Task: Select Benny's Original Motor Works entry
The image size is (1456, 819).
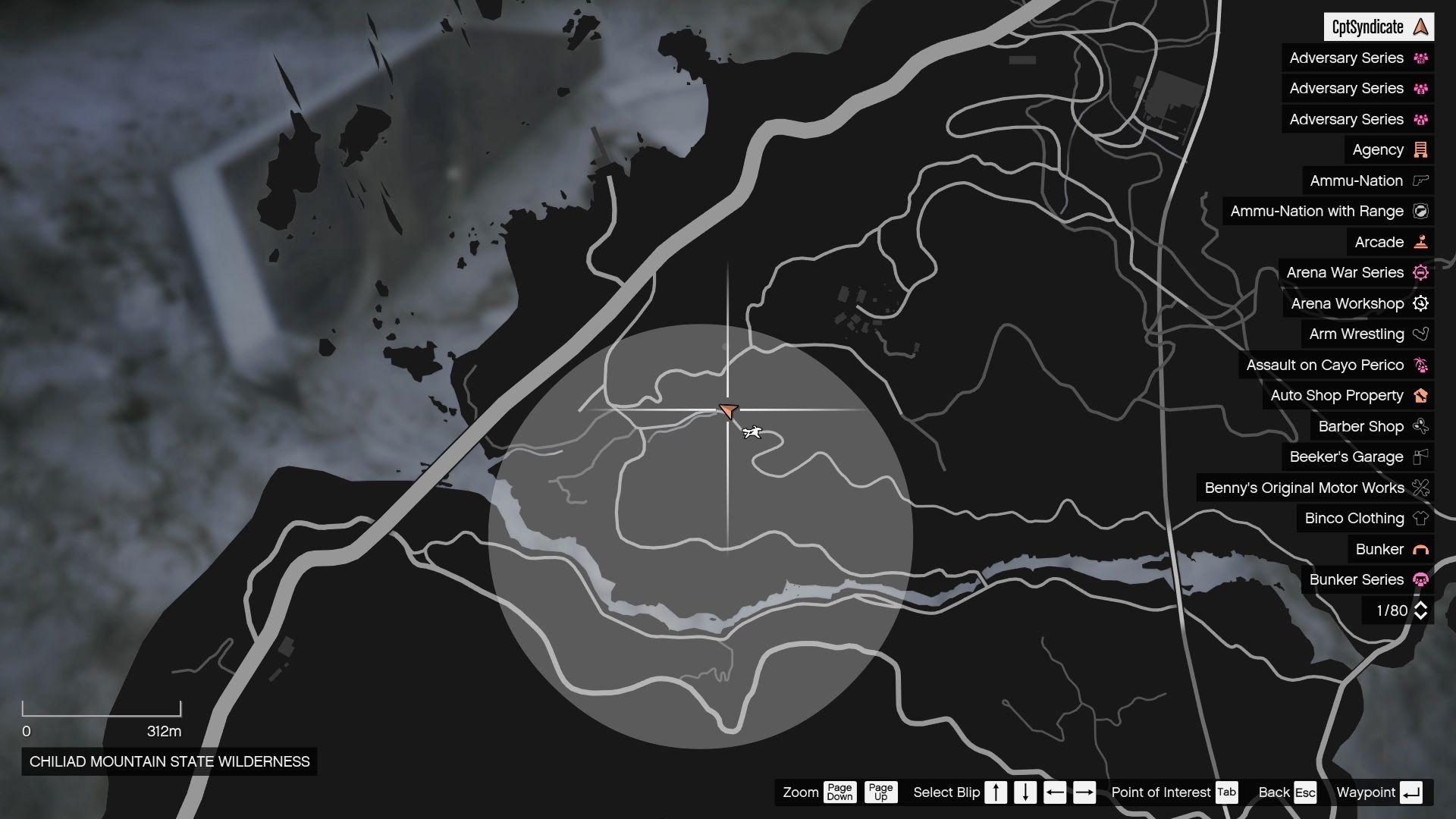Action: point(1315,488)
